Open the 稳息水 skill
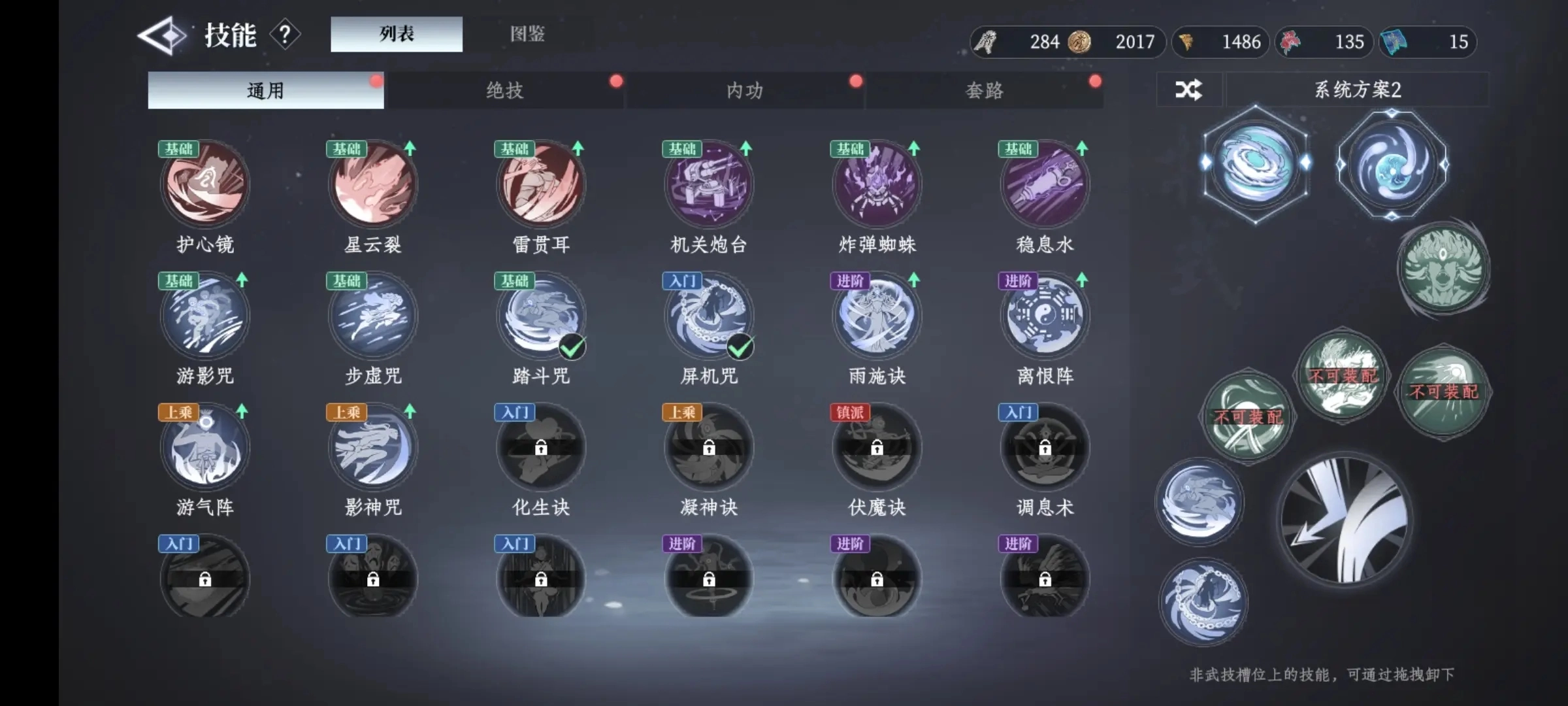1568x706 pixels. [x=1045, y=185]
